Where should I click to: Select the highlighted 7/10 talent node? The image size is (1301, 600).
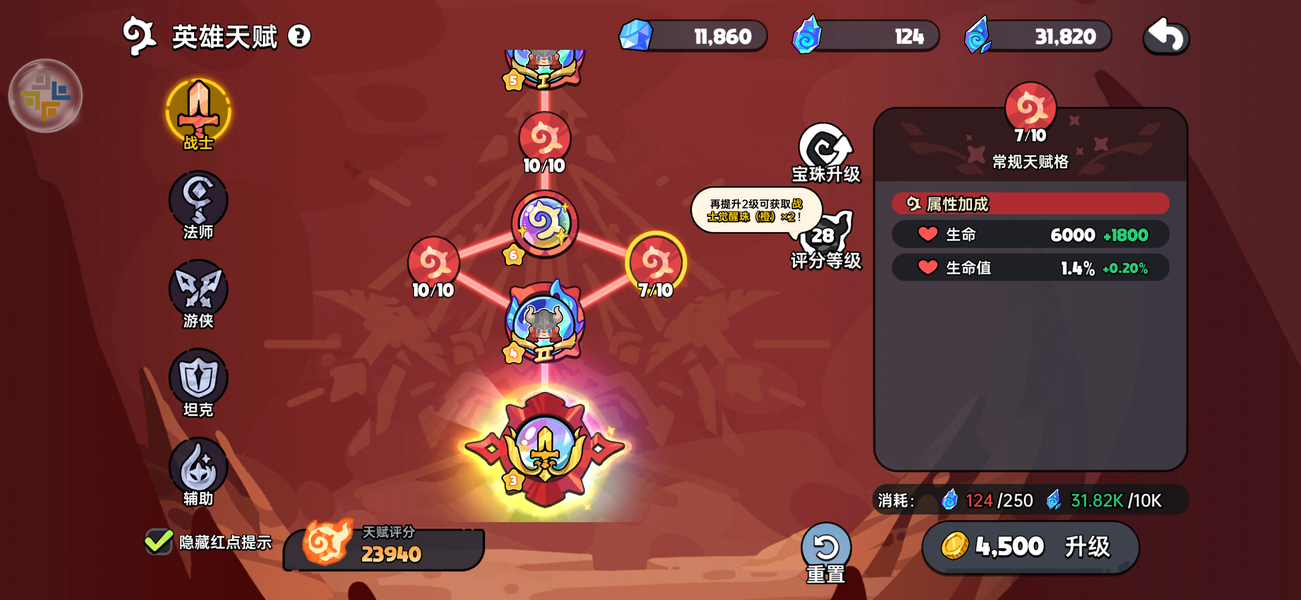coord(655,262)
